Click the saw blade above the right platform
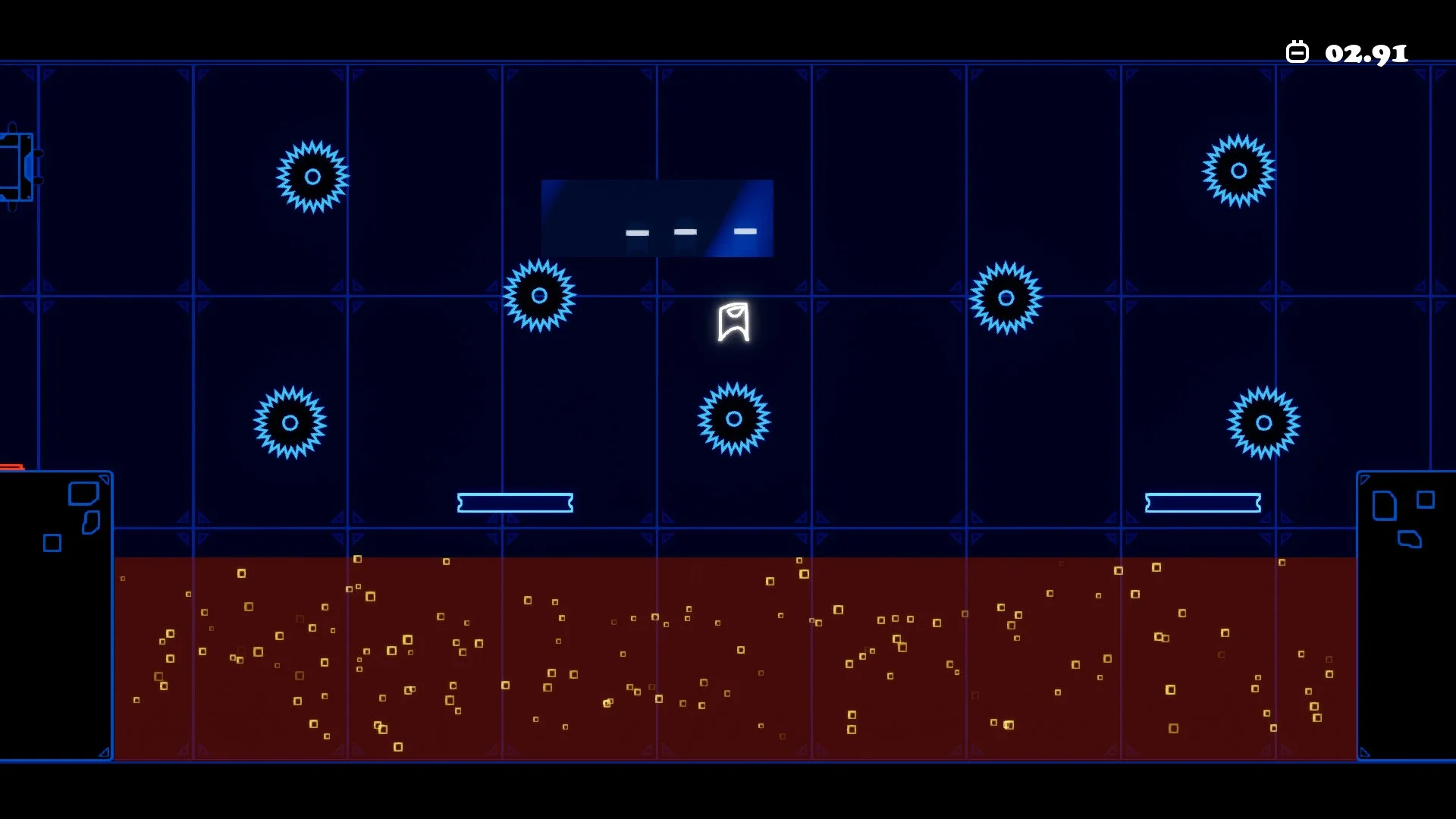Screen dimensions: 1456x819 click(x=1263, y=423)
